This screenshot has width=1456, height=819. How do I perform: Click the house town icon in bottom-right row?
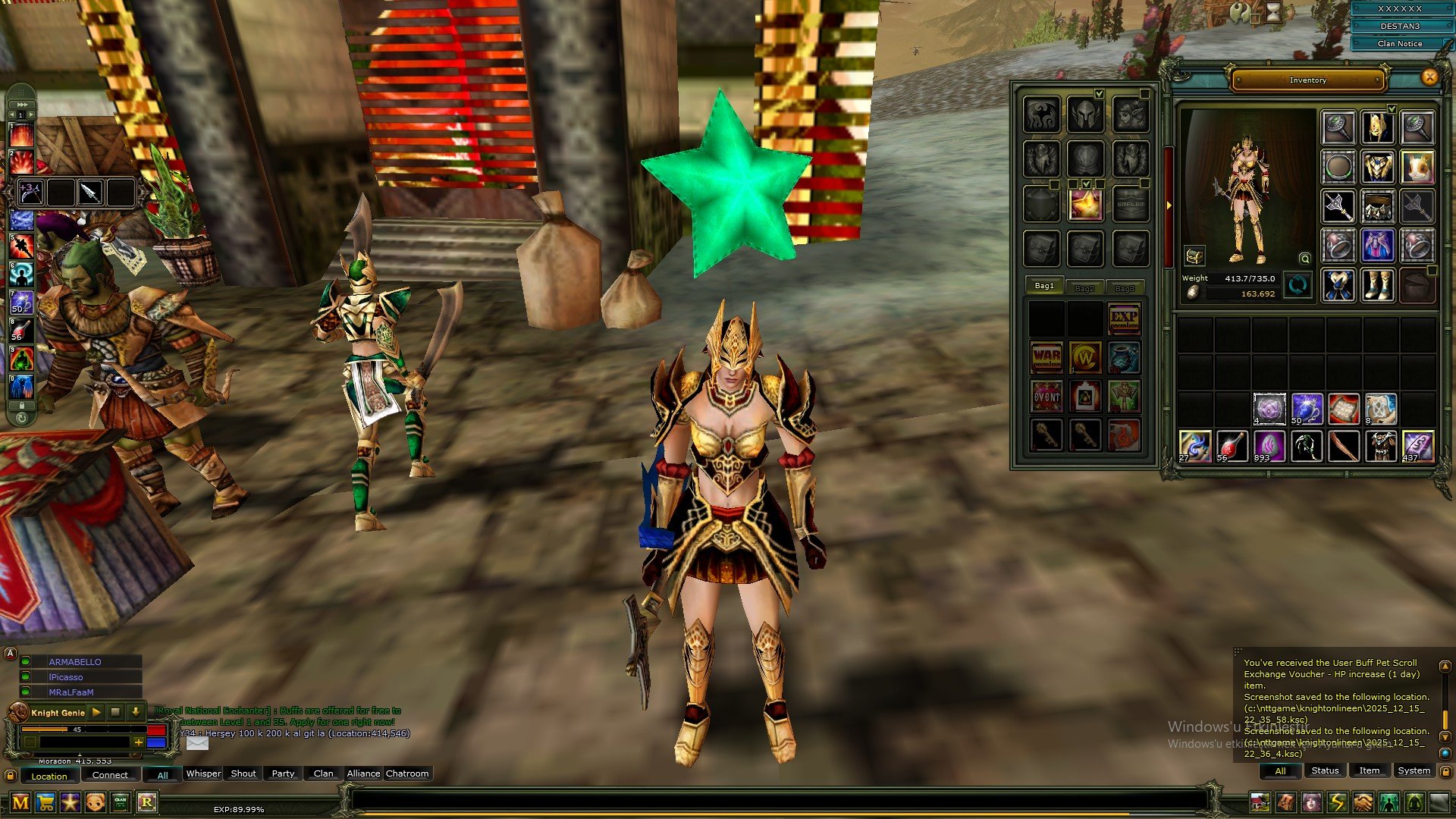pos(1260,802)
